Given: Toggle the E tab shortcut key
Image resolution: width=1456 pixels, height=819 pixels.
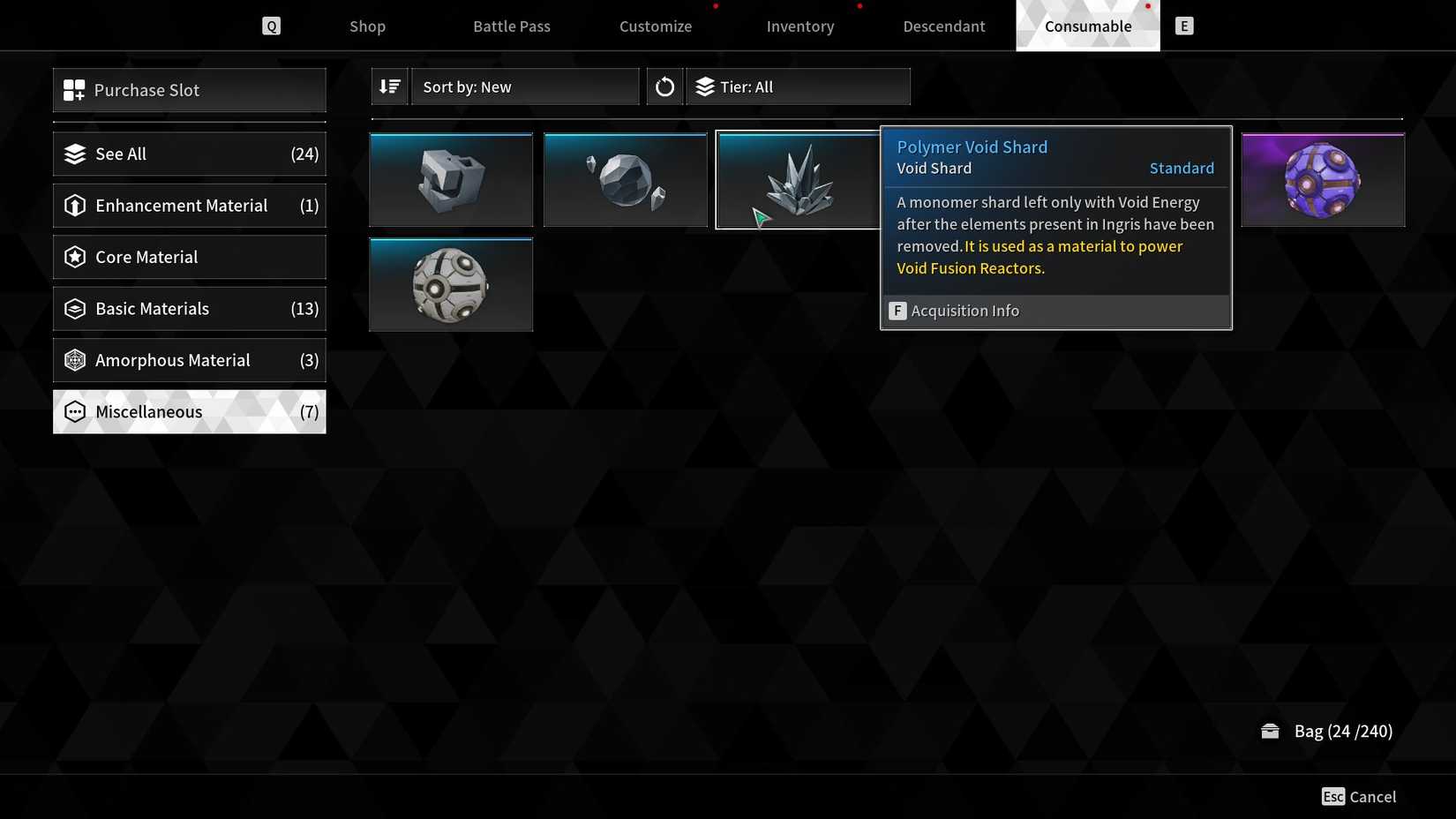Looking at the screenshot, I should click(1183, 26).
